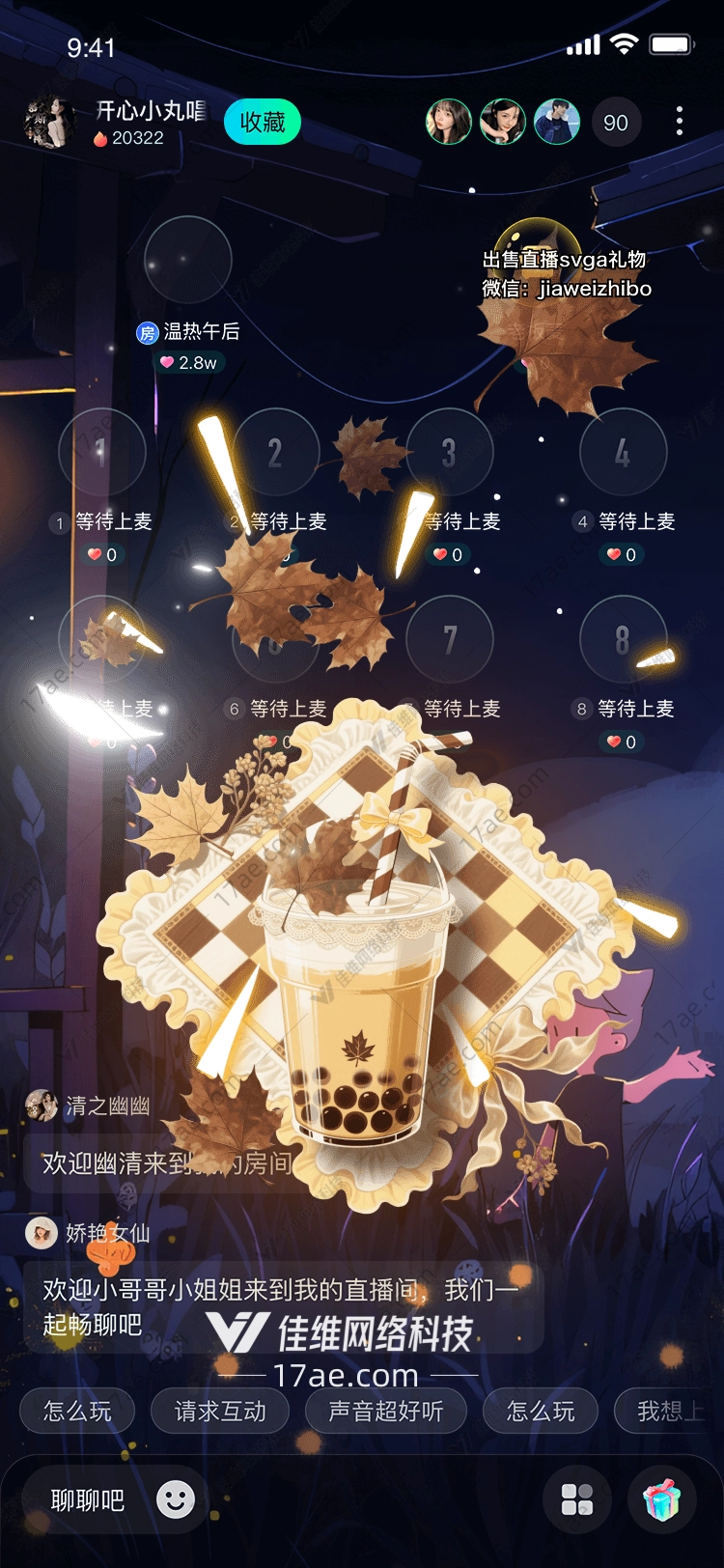View 娇艳女仙's profile from chat

pyautogui.click(x=42, y=1233)
